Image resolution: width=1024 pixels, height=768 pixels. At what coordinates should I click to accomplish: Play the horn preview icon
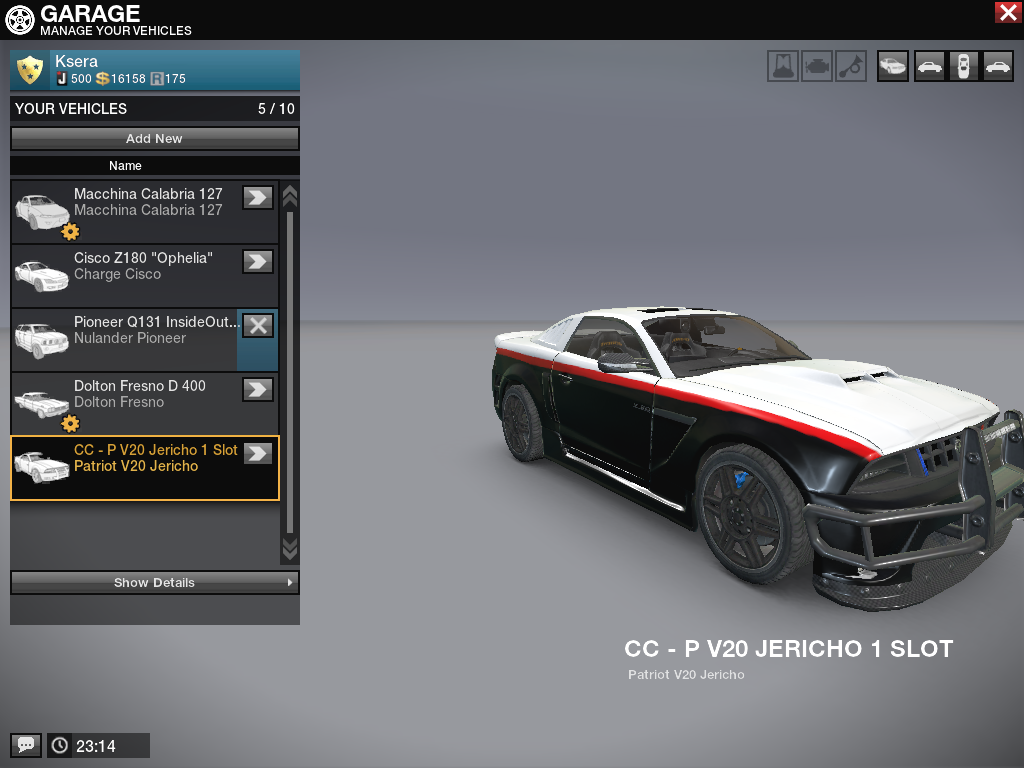tap(851, 66)
